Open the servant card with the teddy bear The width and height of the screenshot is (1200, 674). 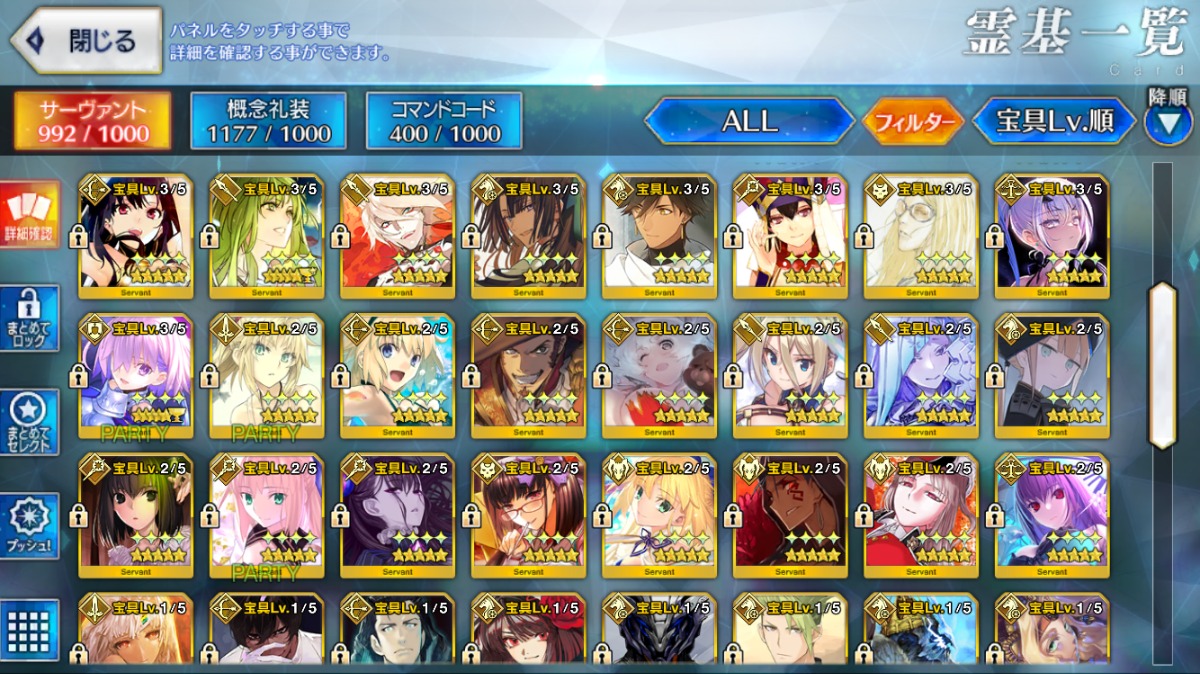click(659, 376)
